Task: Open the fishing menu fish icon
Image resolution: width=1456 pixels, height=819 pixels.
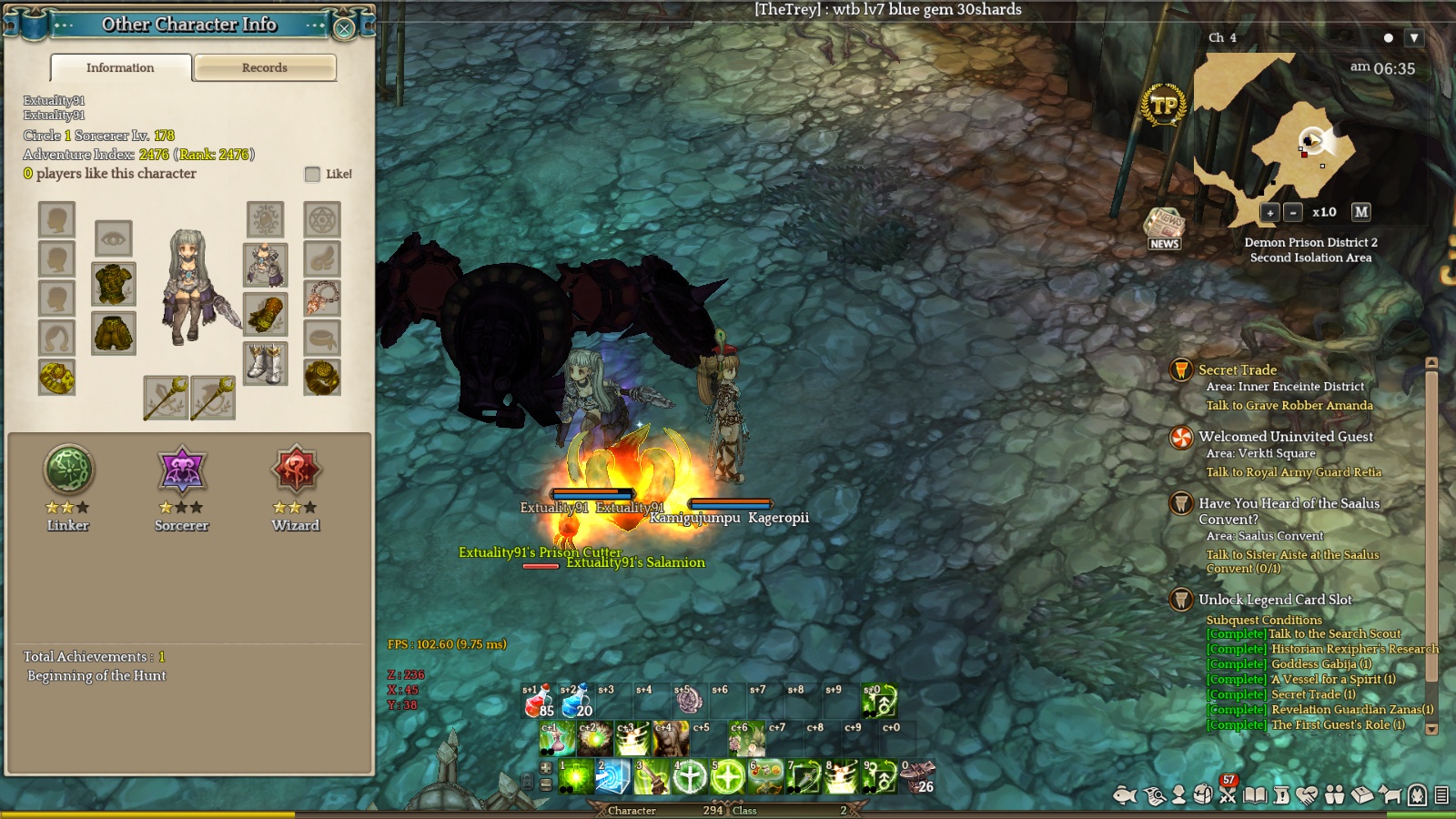Action: (1125, 795)
